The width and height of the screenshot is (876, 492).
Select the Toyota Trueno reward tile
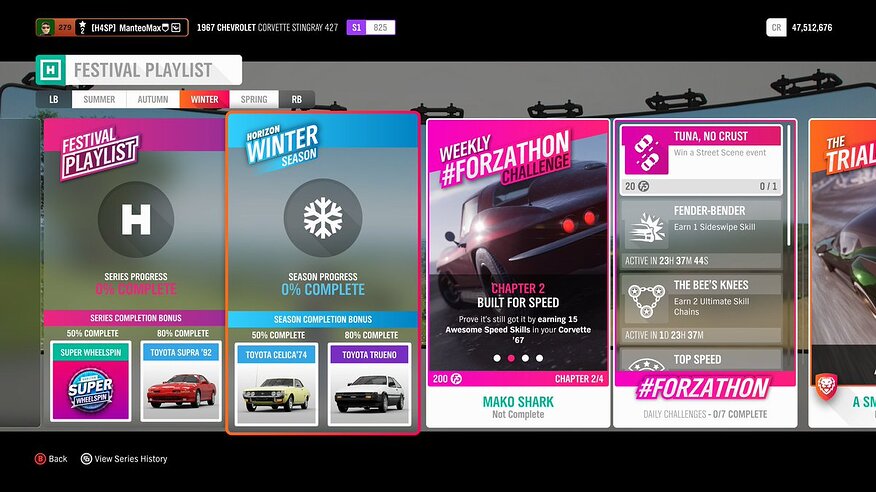tap(369, 384)
